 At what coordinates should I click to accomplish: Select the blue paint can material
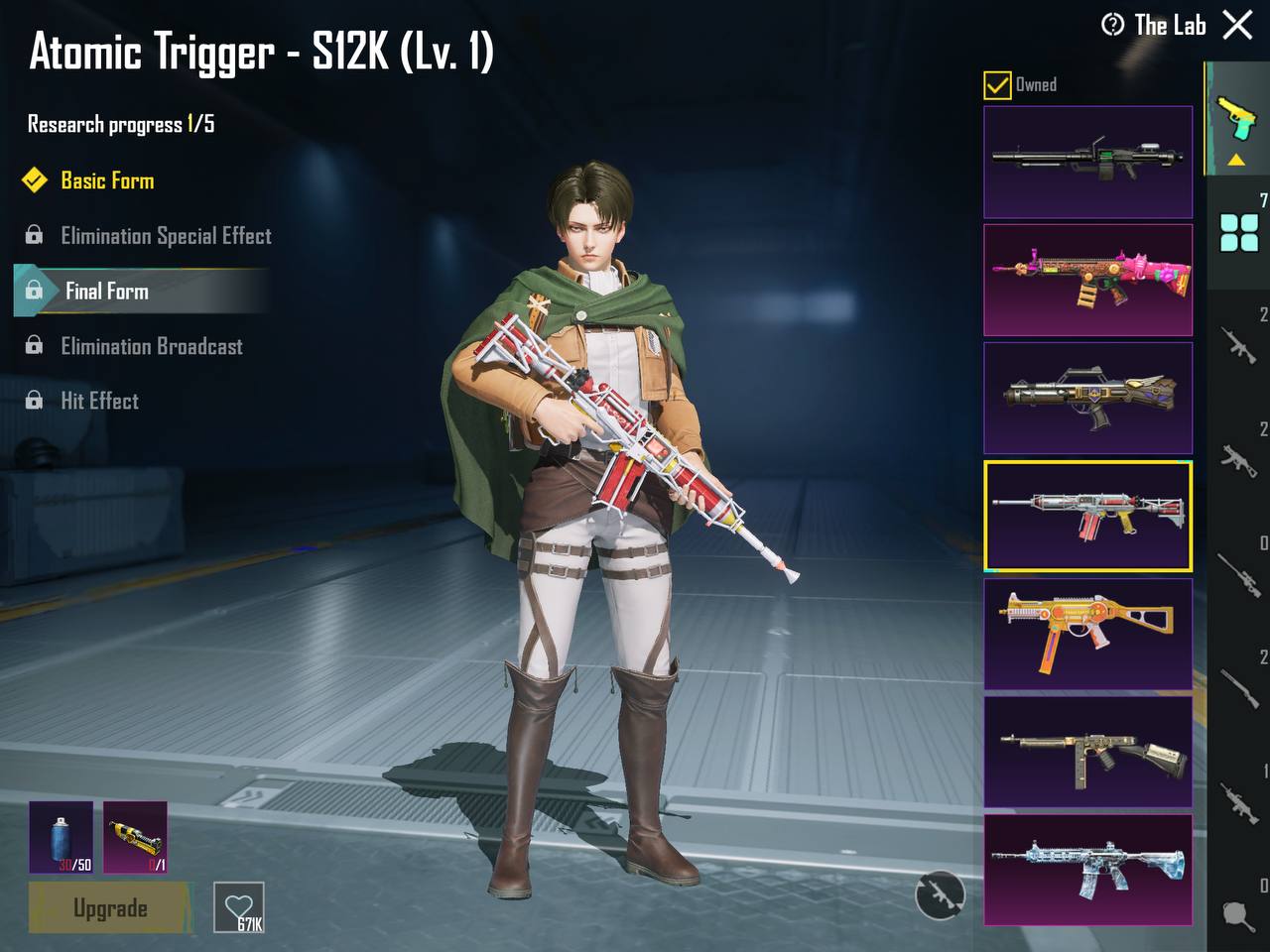tap(61, 837)
